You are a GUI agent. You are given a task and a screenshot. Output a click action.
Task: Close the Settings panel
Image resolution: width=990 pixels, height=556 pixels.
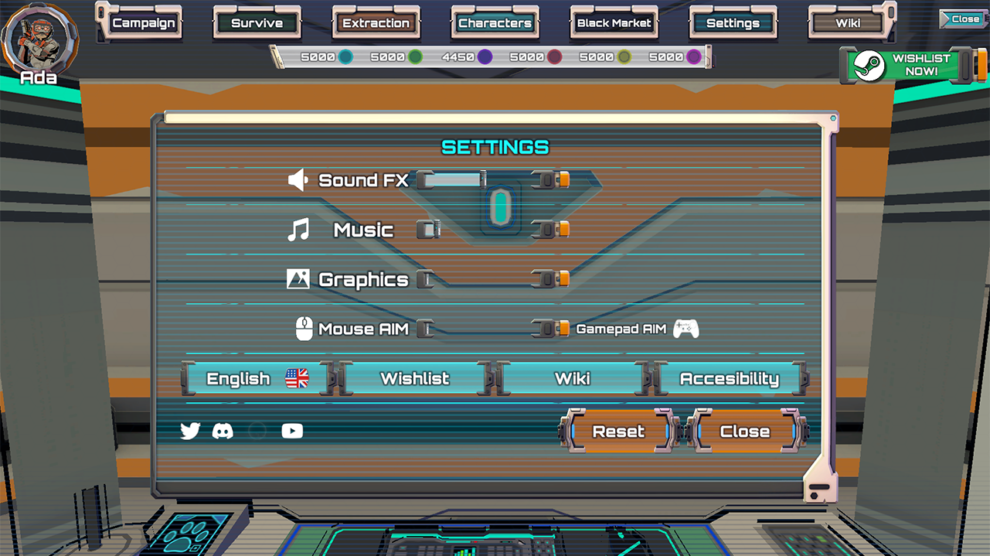(x=745, y=432)
